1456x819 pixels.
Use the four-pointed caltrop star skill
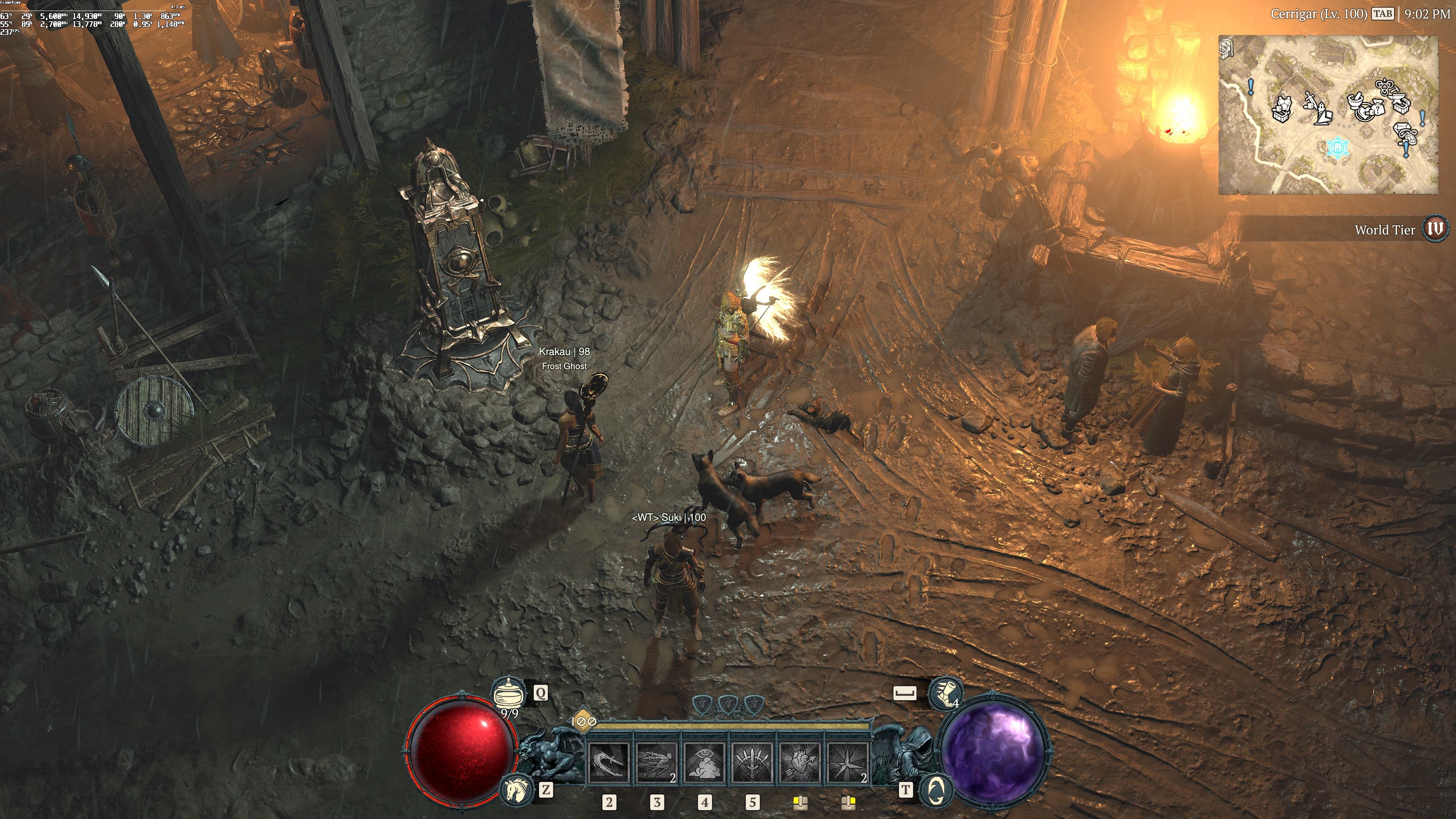[848, 762]
